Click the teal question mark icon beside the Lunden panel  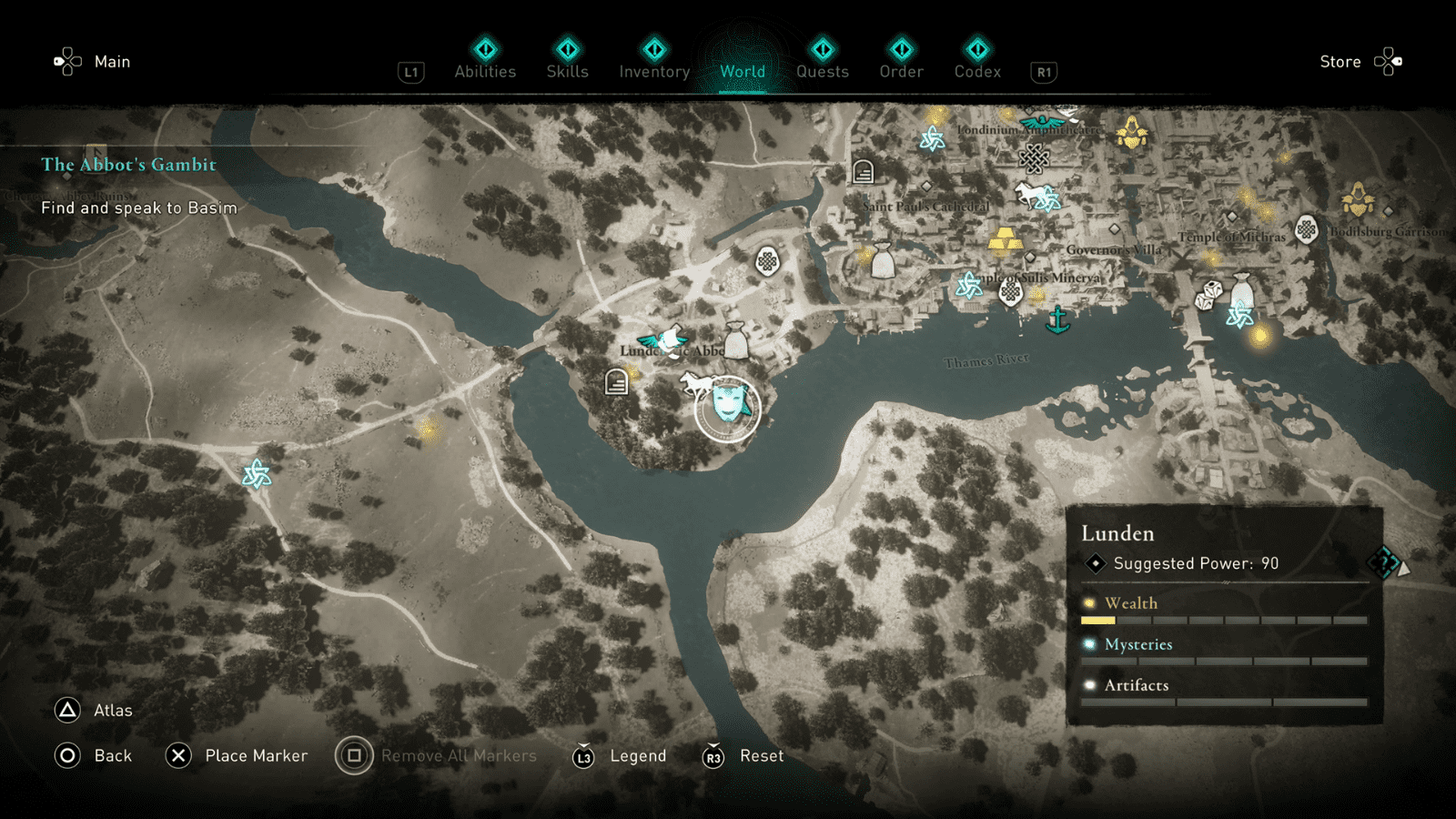(x=1386, y=564)
